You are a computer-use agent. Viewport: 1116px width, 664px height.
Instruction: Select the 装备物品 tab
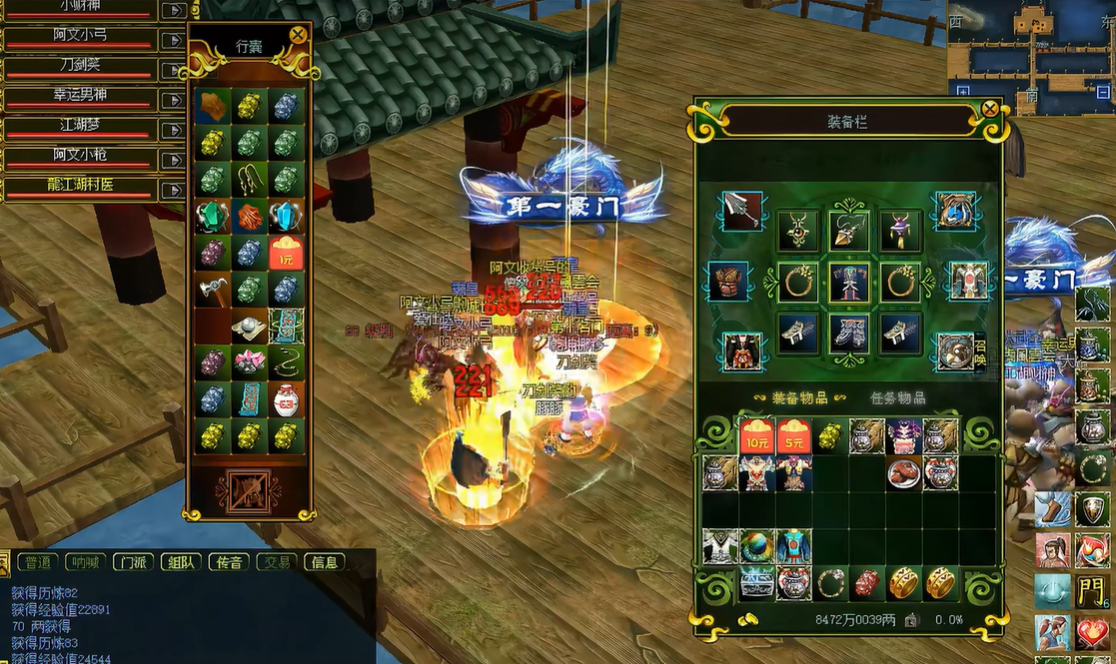(x=800, y=398)
